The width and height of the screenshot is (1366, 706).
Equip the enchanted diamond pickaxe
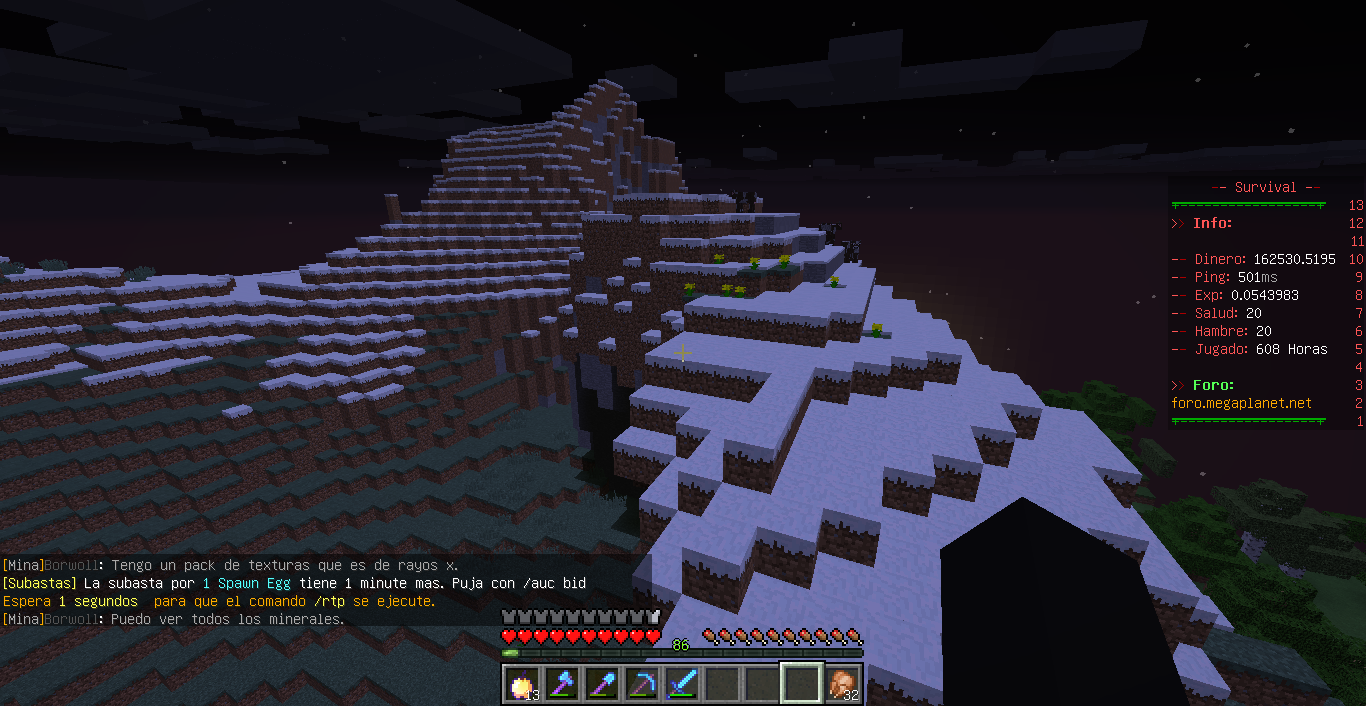tap(642, 684)
